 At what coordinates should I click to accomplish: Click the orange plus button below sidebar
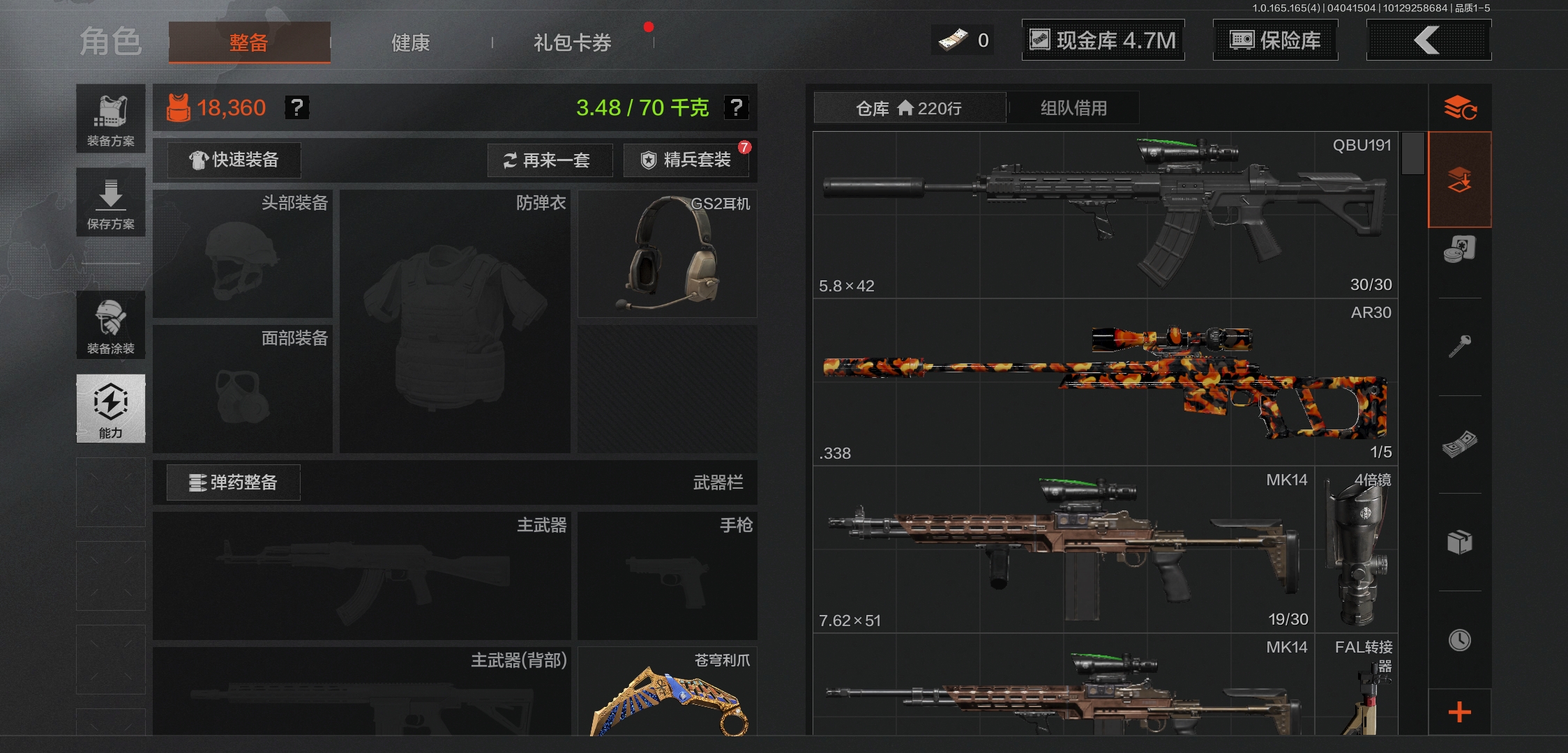[x=1460, y=712]
